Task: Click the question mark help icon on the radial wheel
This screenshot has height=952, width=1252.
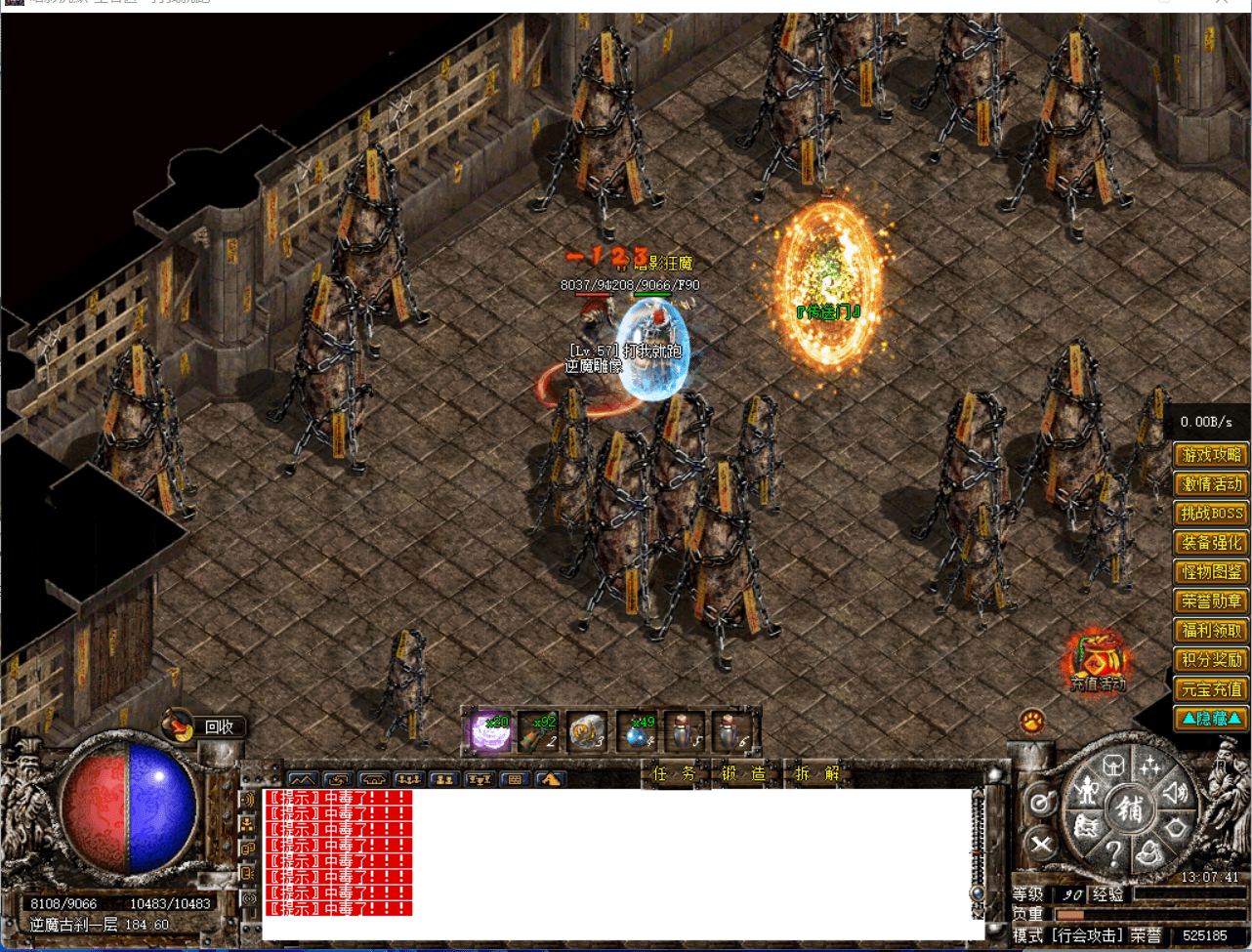Action: tap(1115, 853)
